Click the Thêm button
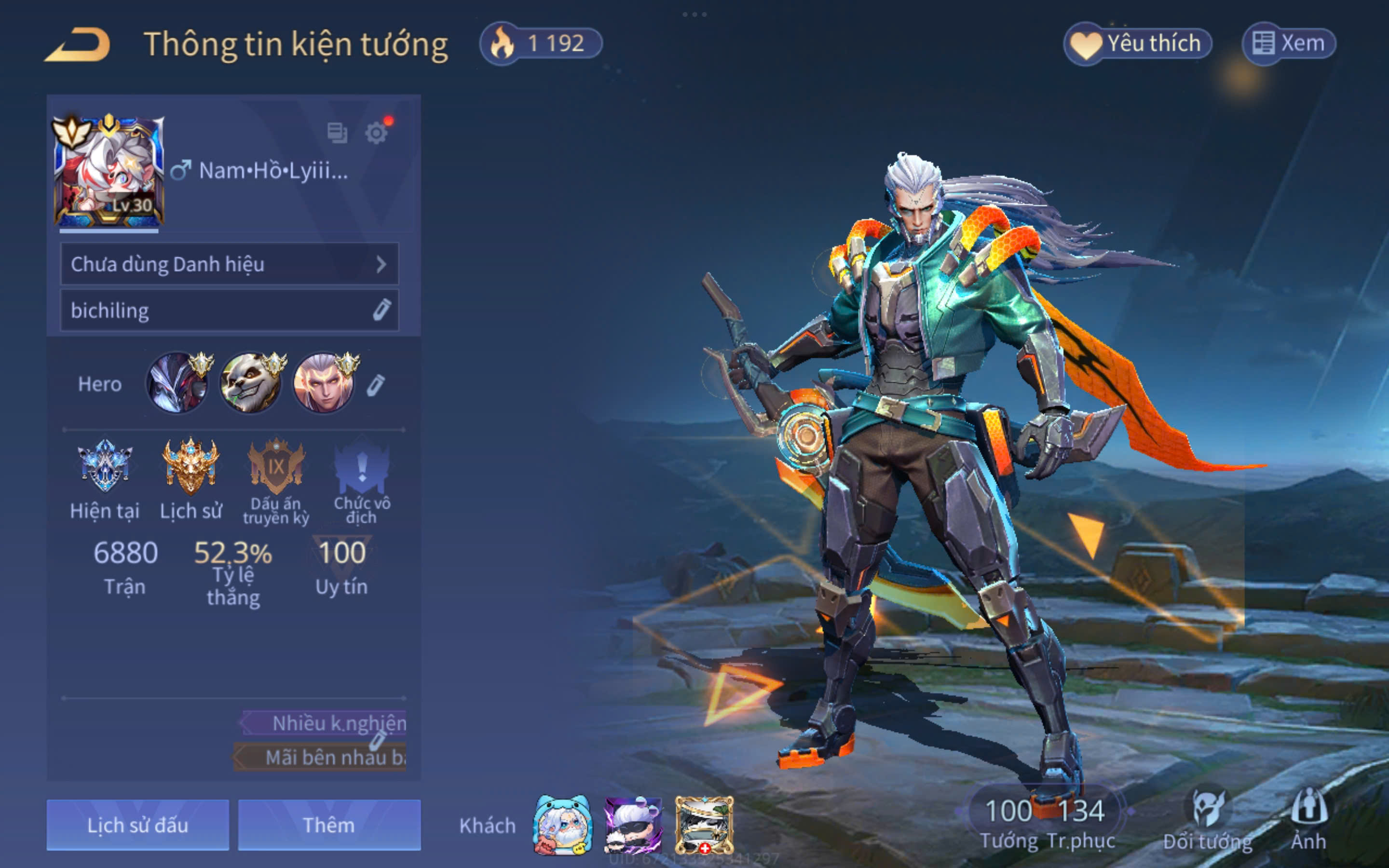Image resolution: width=1389 pixels, height=868 pixels. (x=329, y=825)
